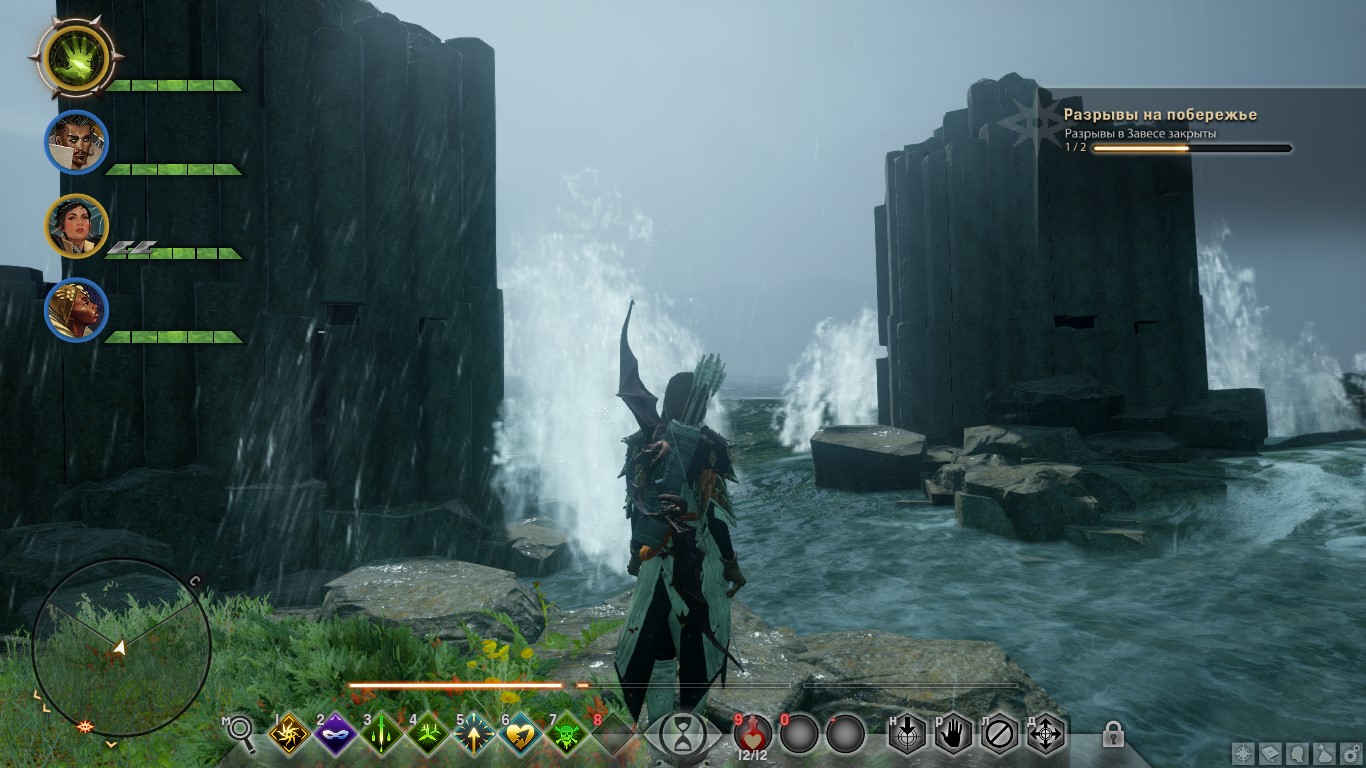Toggle the padlock icon
1366x768 pixels.
1112,734
